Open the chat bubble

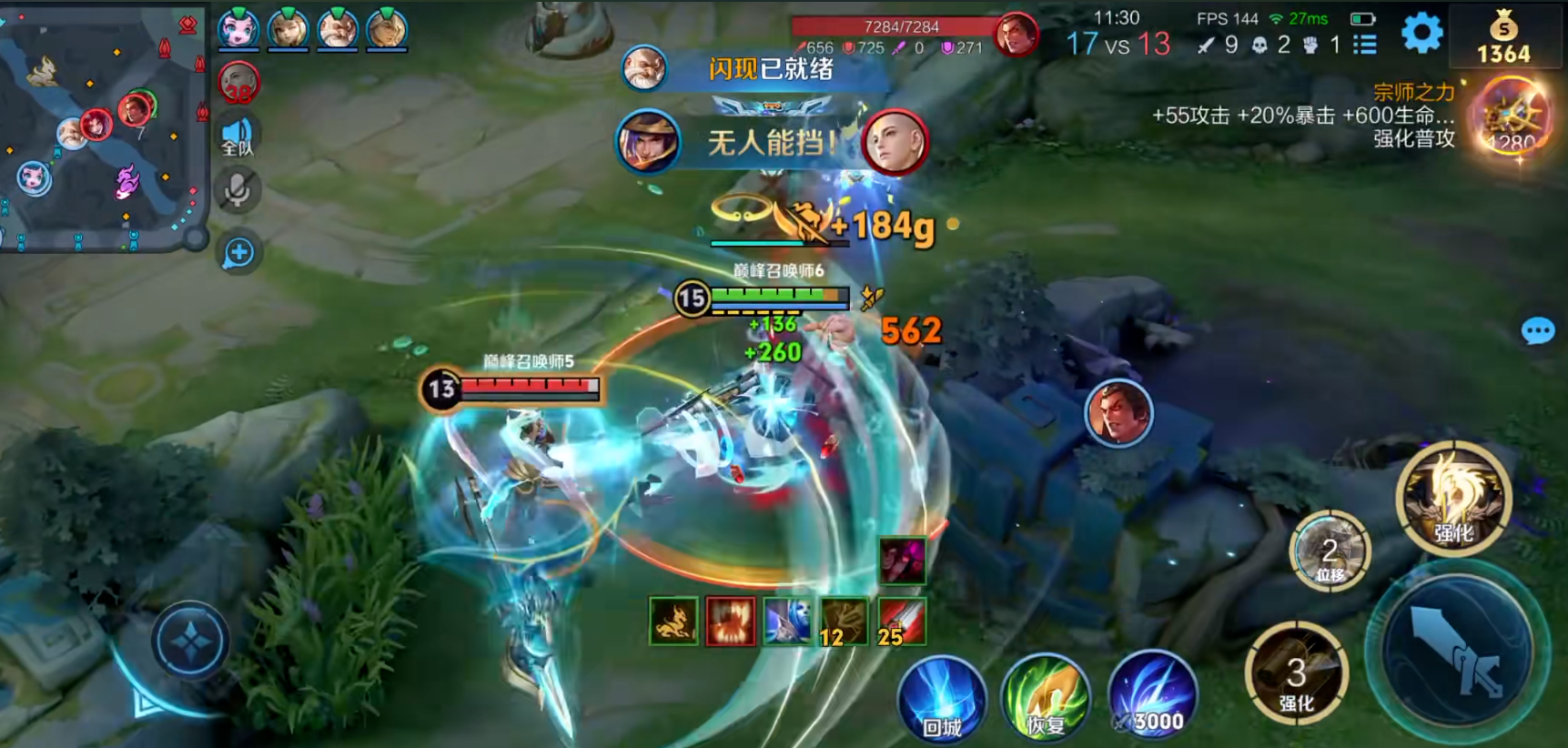pyautogui.click(x=1537, y=331)
